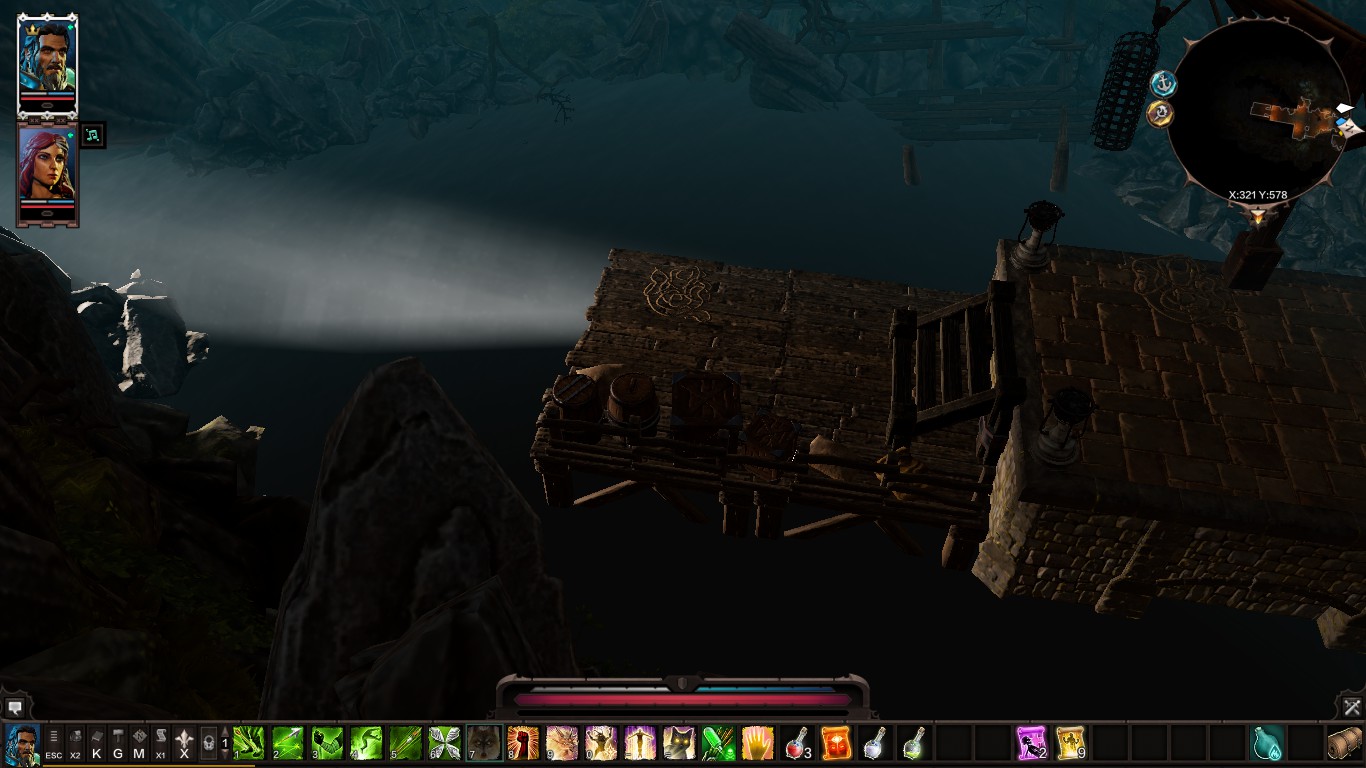Use the golden scroll with count 9
The image size is (1366, 768).
(1071, 743)
